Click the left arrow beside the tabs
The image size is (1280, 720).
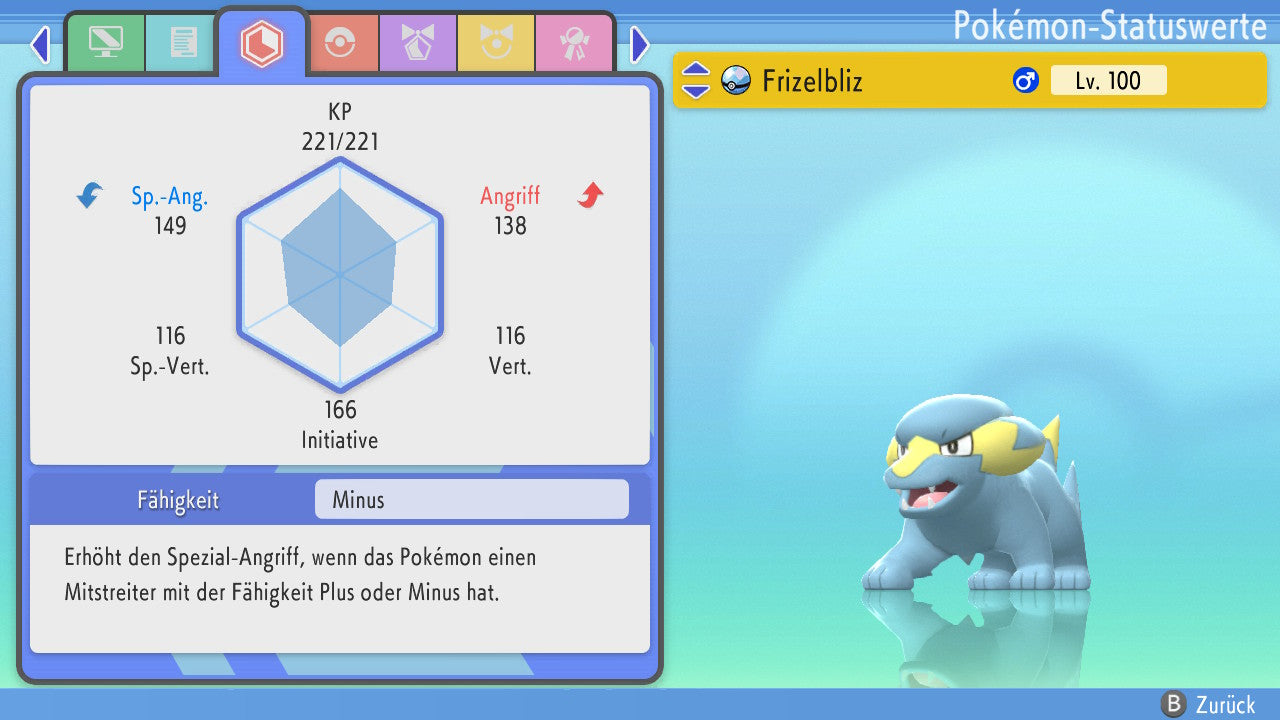(40, 44)
